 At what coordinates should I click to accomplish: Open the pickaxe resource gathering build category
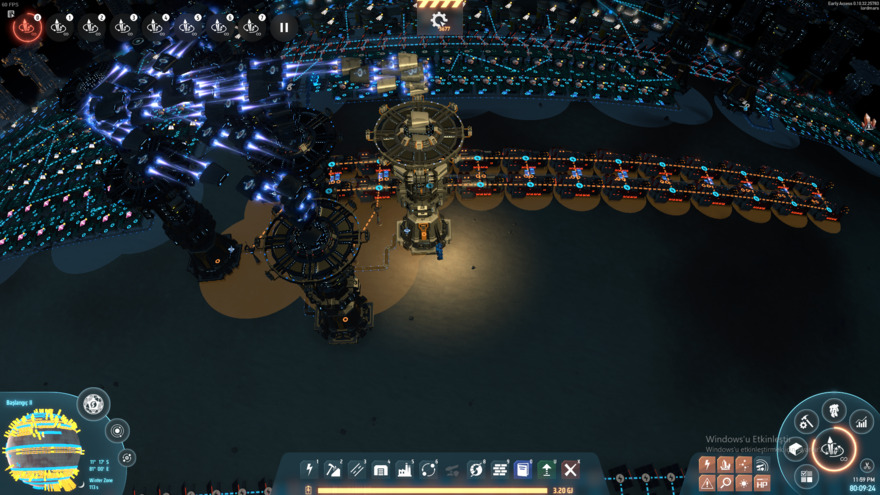[334, 469]
